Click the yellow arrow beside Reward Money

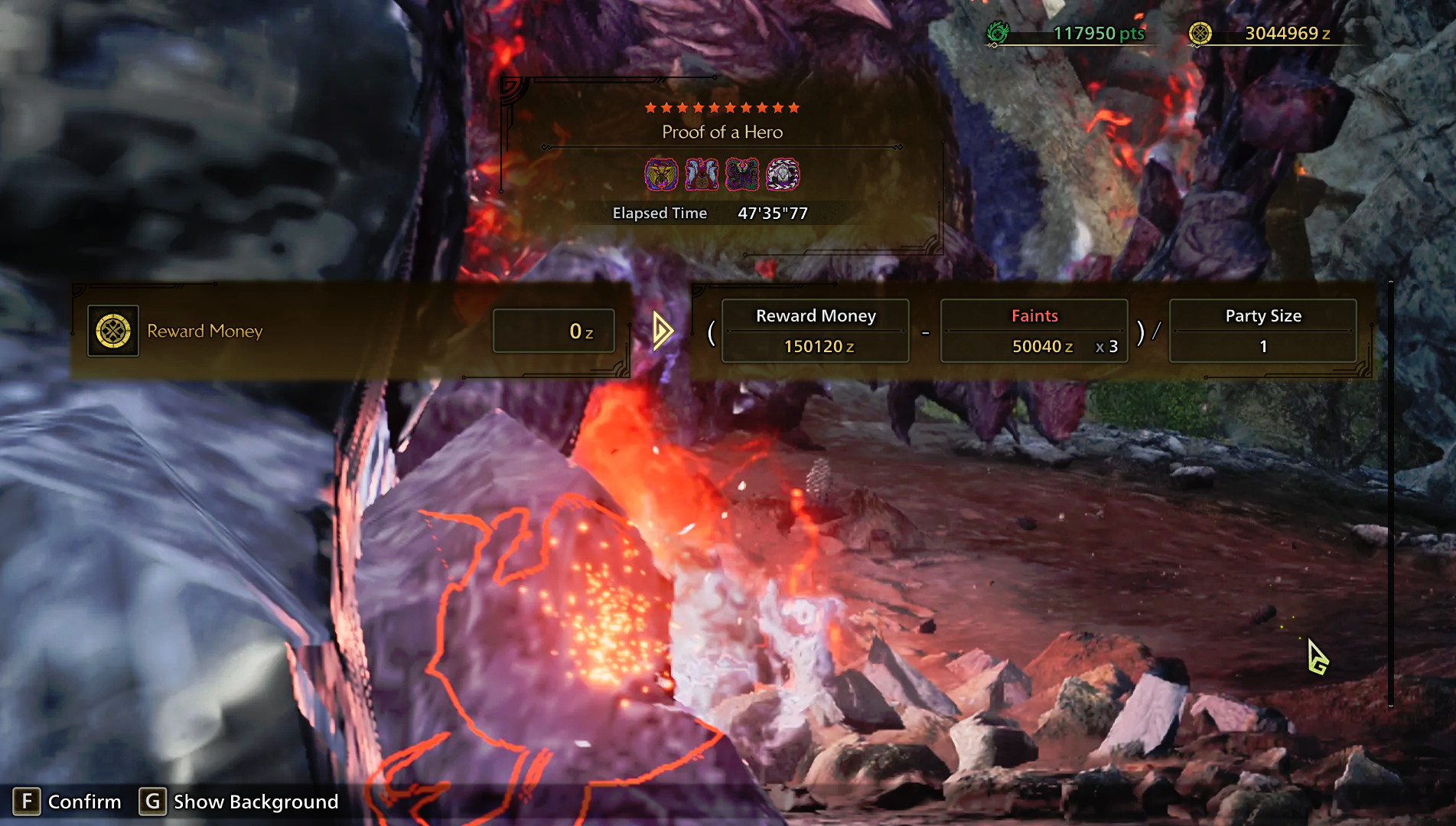(x=663, y=331)
